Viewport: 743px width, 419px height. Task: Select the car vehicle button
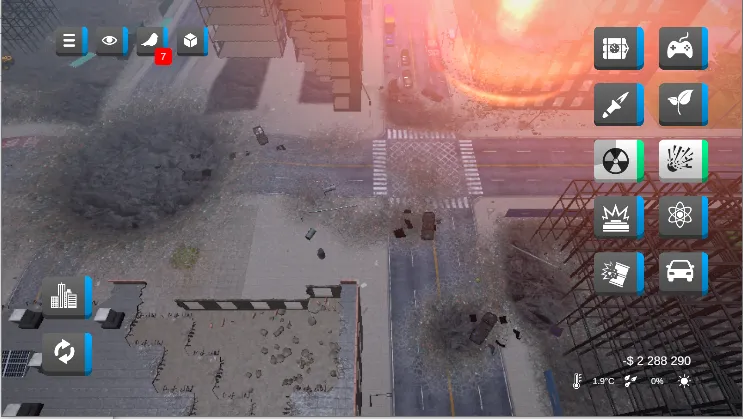681,272
